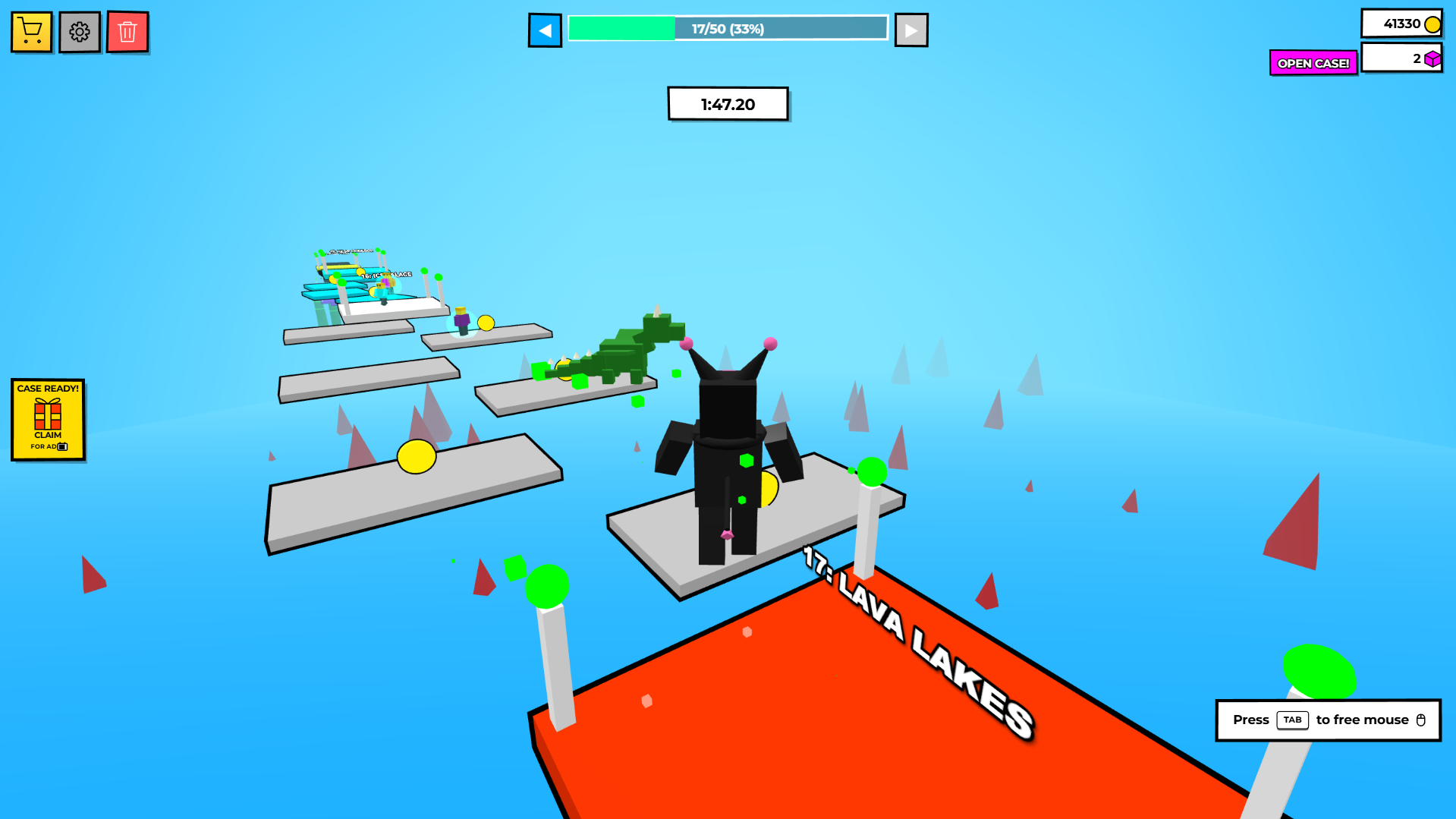Click the gift box in the CASE READY panel
Screen dimensions: 1456x819
tap(48, 414)
